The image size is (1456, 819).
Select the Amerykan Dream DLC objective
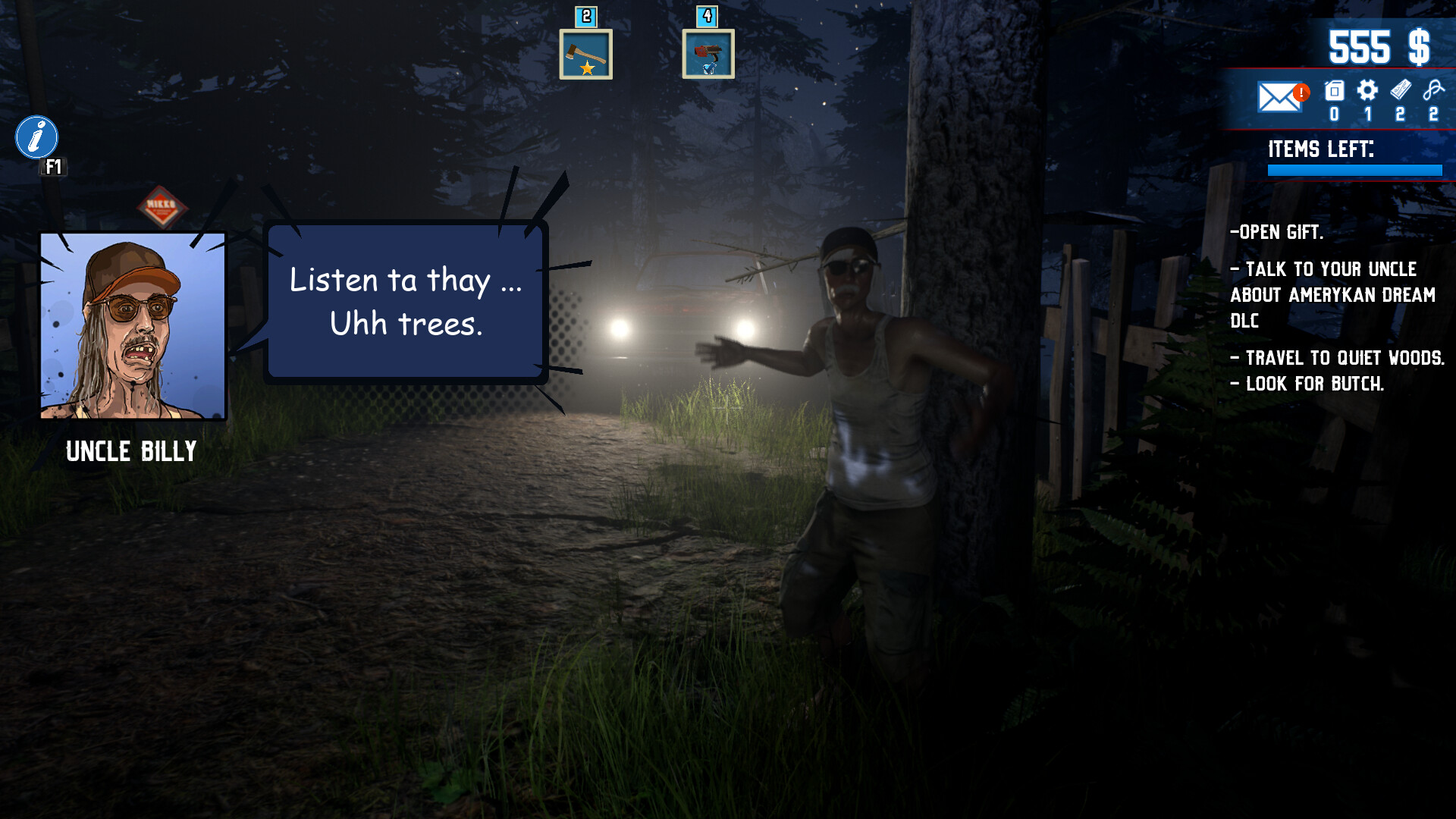pyautogui.click(x=1332, y=295)
